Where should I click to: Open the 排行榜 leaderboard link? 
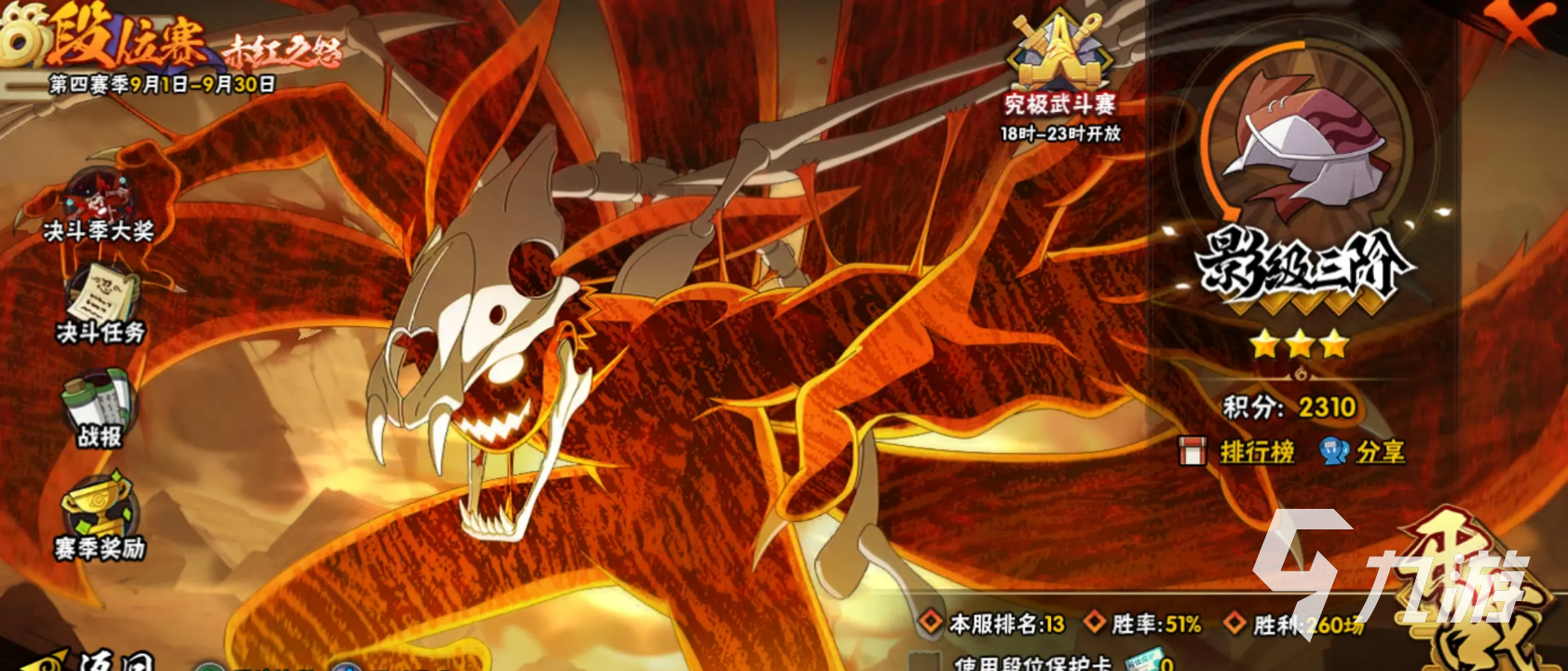pos(1256,453)
